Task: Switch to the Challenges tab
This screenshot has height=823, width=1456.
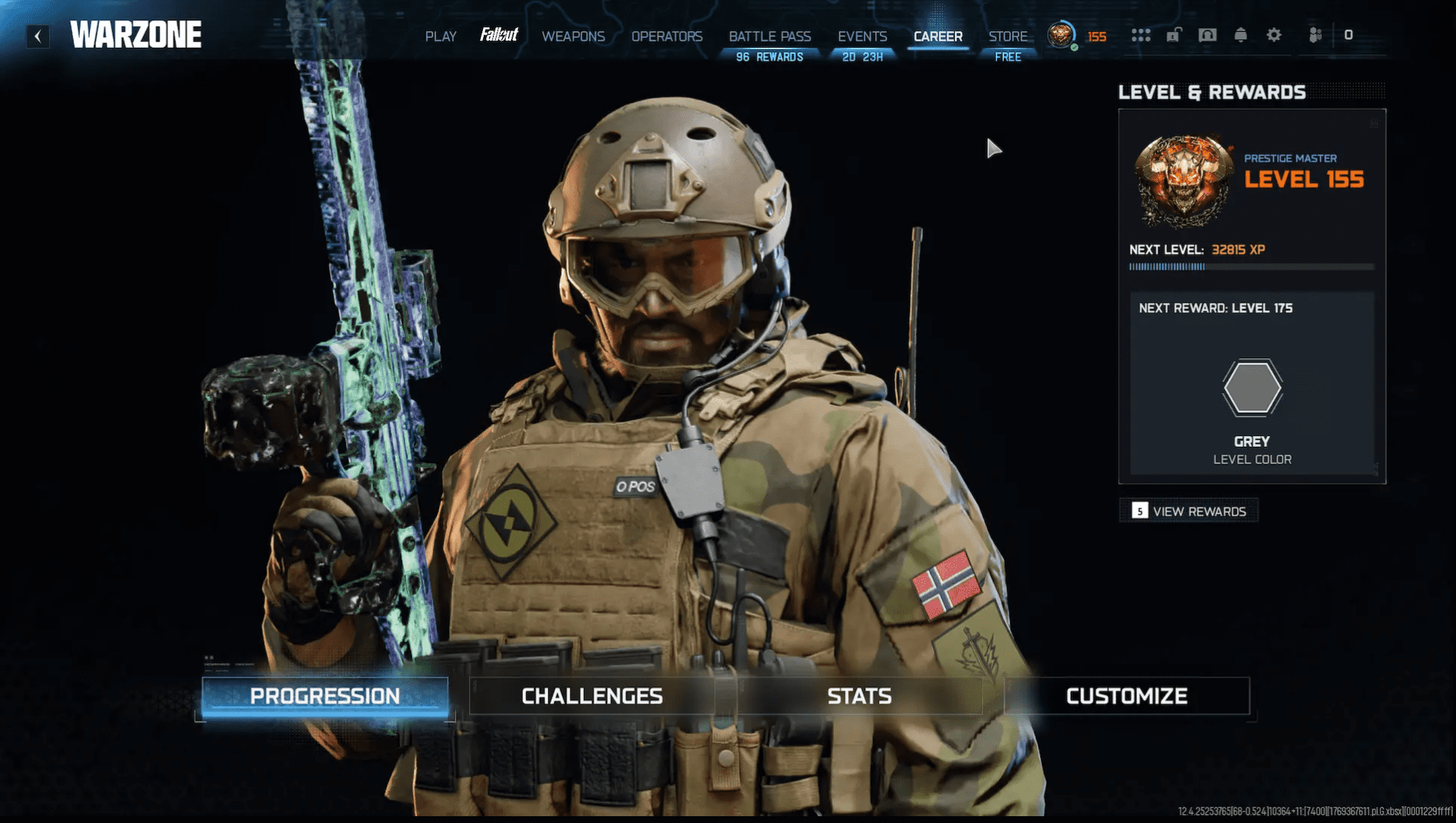Action: click(x=592, y=696)
